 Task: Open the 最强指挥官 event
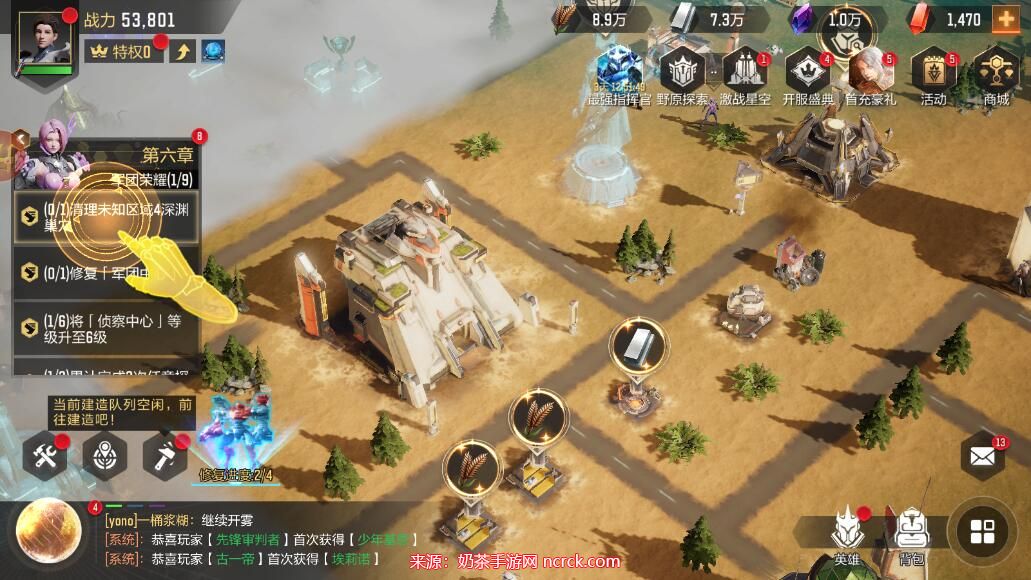pos(619,73)
